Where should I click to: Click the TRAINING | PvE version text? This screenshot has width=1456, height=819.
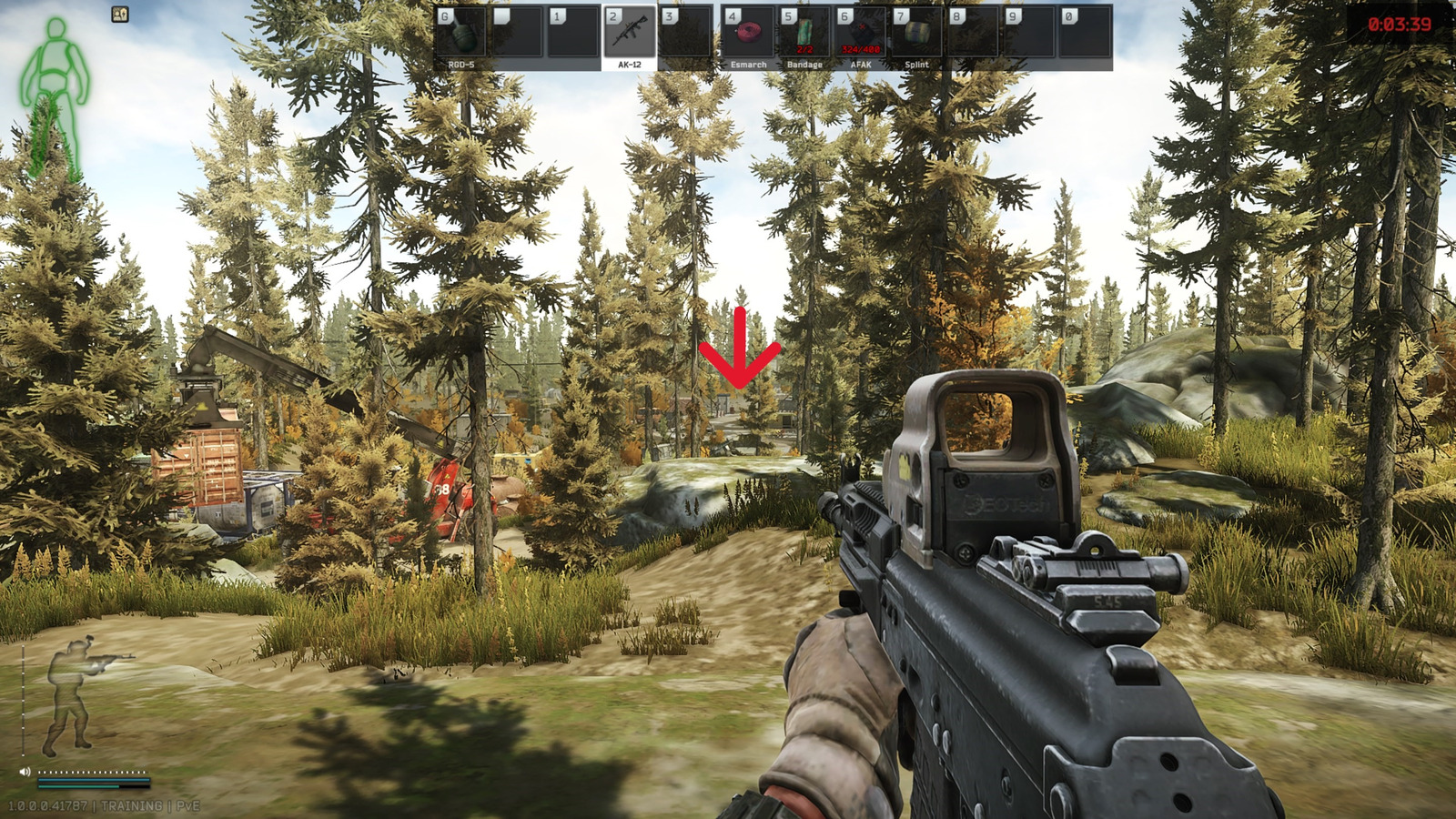[105, 804]
